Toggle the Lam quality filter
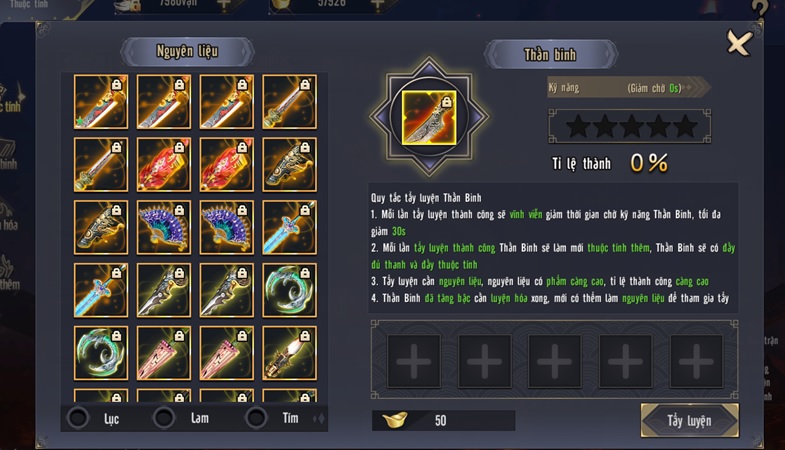 tap(165, 418)
